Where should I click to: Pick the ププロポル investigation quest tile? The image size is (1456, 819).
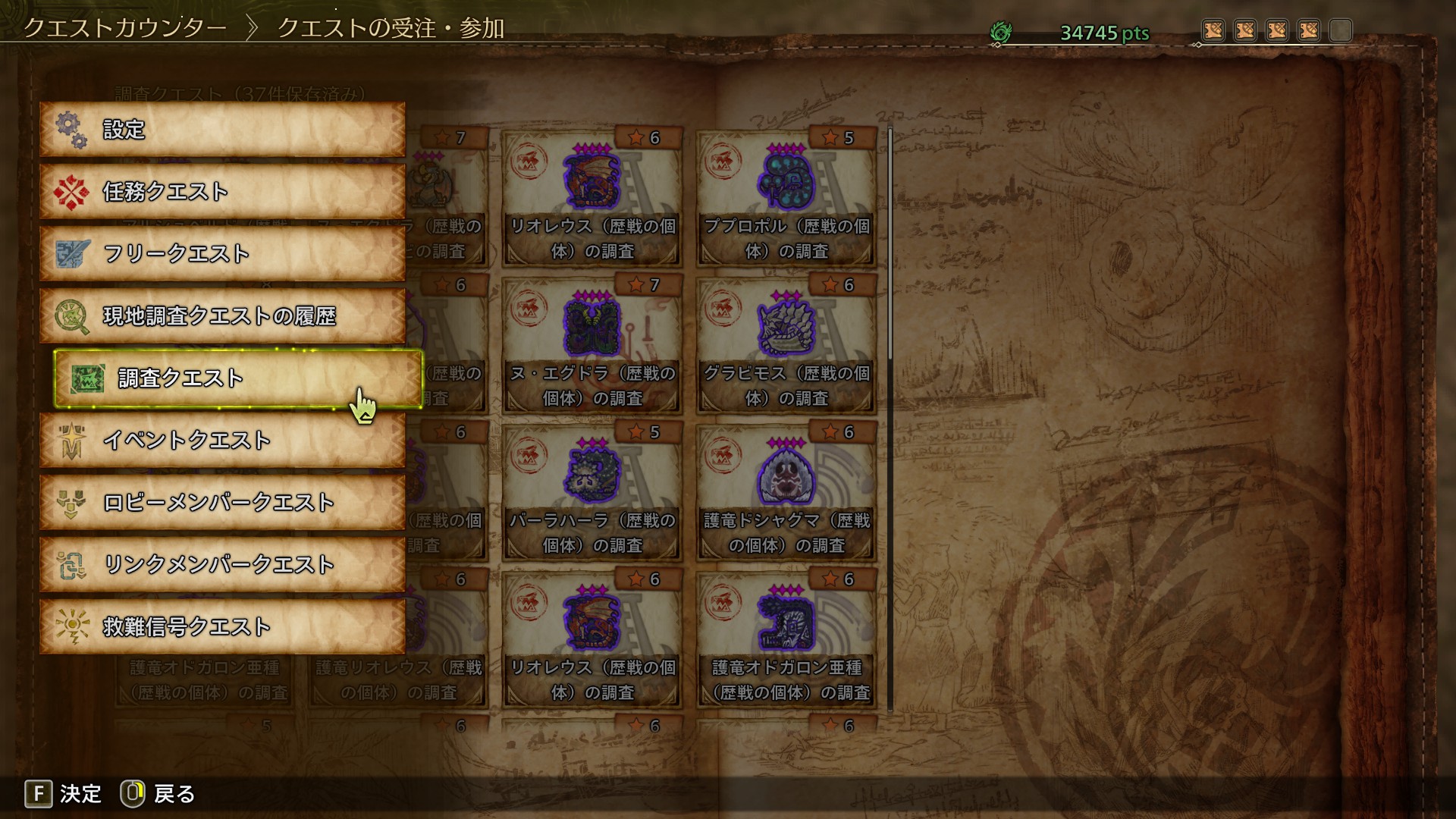pyautogui.click(x=786, y=199)
